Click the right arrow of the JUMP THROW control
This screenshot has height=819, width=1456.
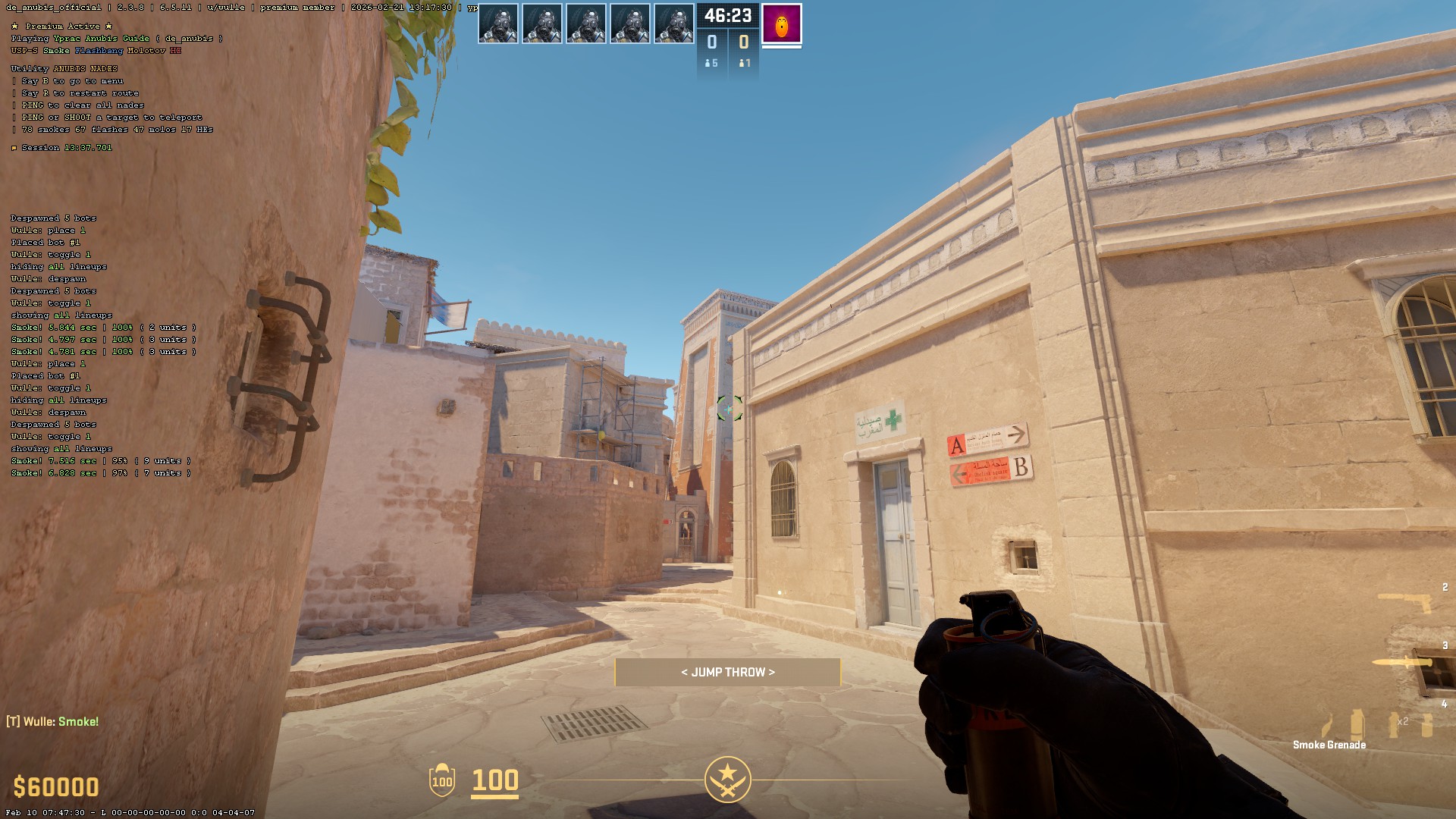tap(773, 672)
